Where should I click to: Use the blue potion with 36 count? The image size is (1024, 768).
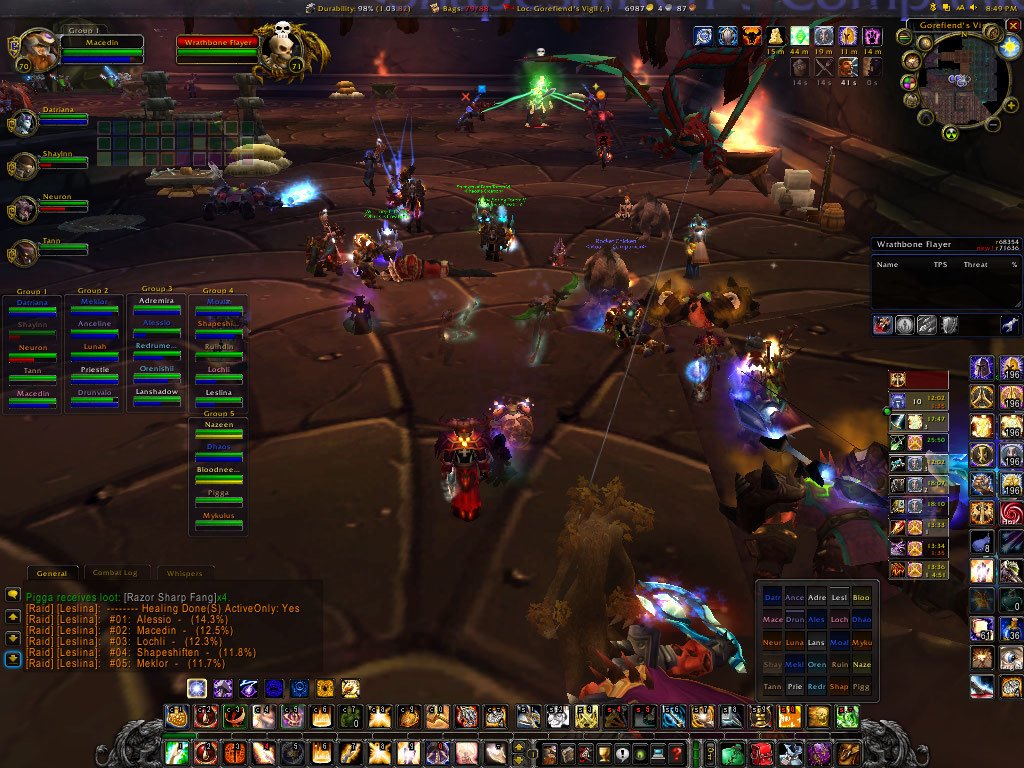tap(1011, 630)
